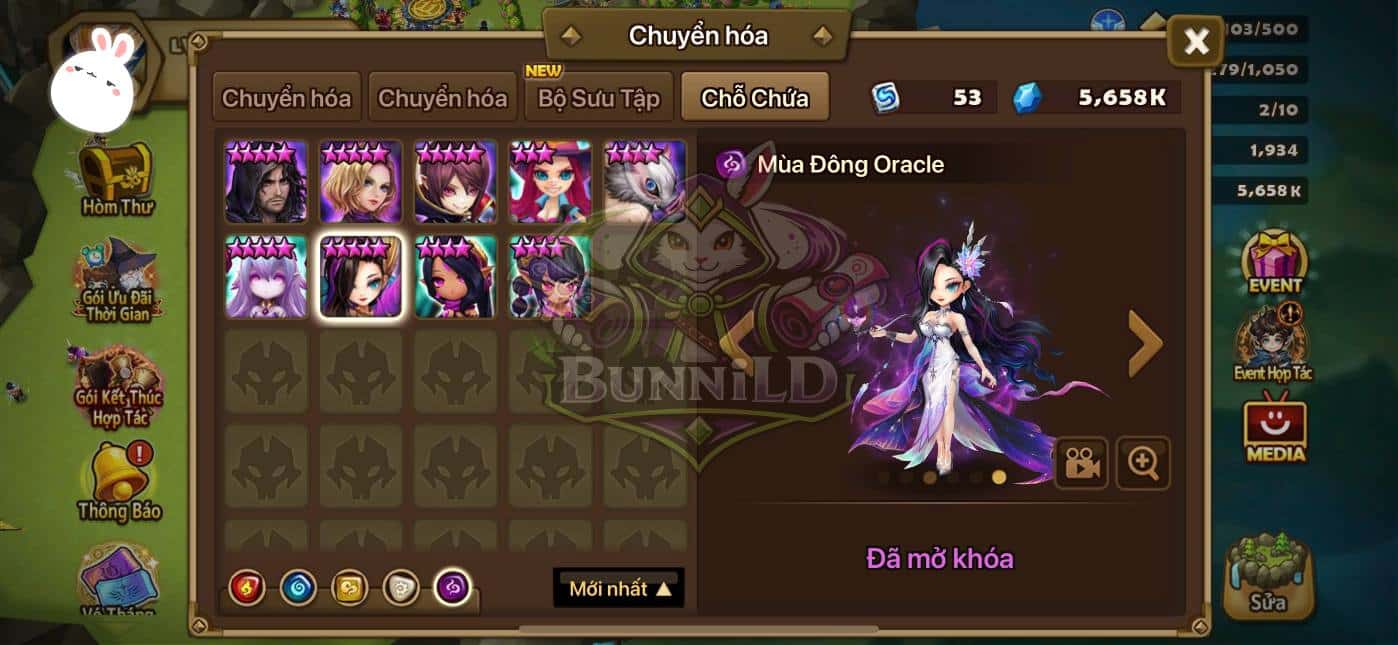The width and height of the screenshot is (1398, 645).
Task: Open the Mới nhất sort dropdown
Action: click(x=619, y=588)
